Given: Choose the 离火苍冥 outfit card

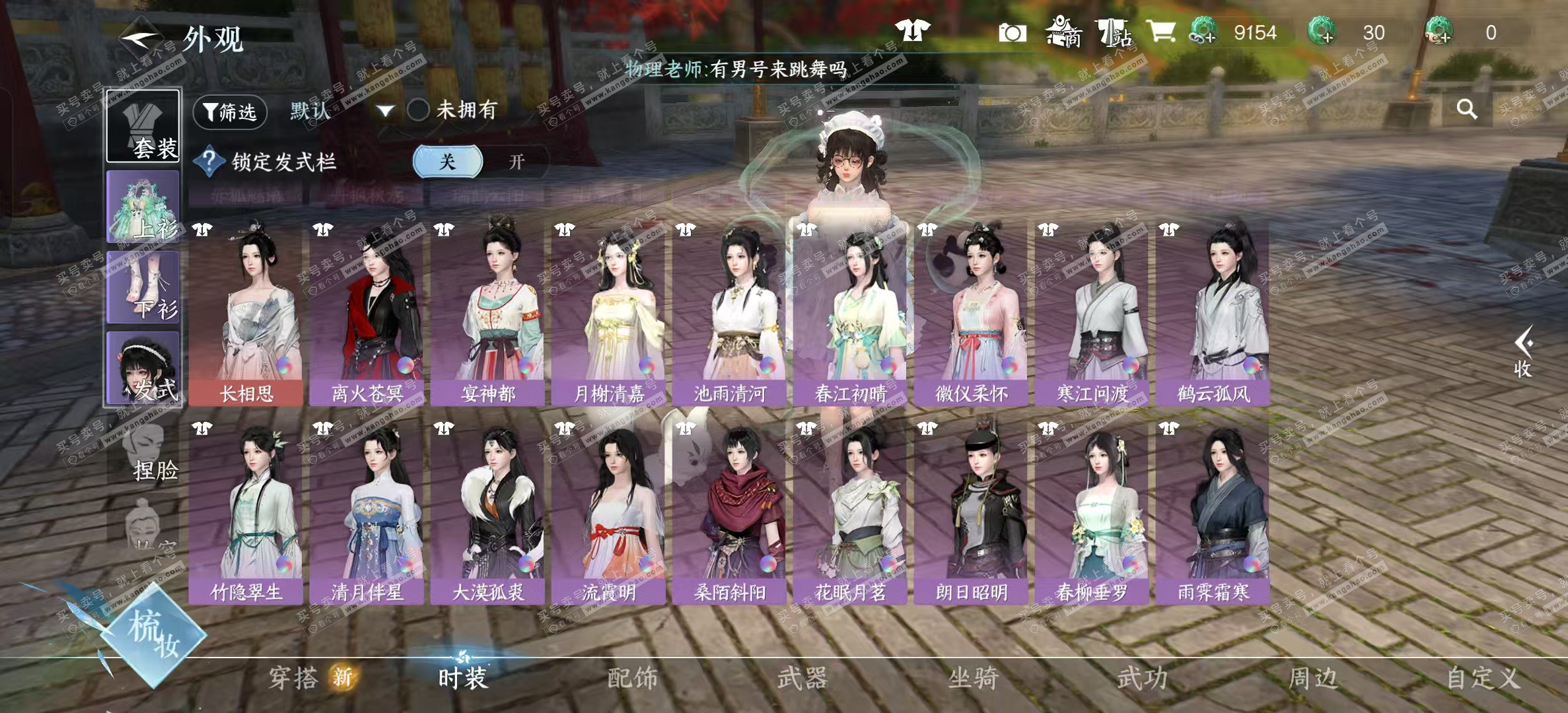Looking at the screenshot, I should pos(367,312).
